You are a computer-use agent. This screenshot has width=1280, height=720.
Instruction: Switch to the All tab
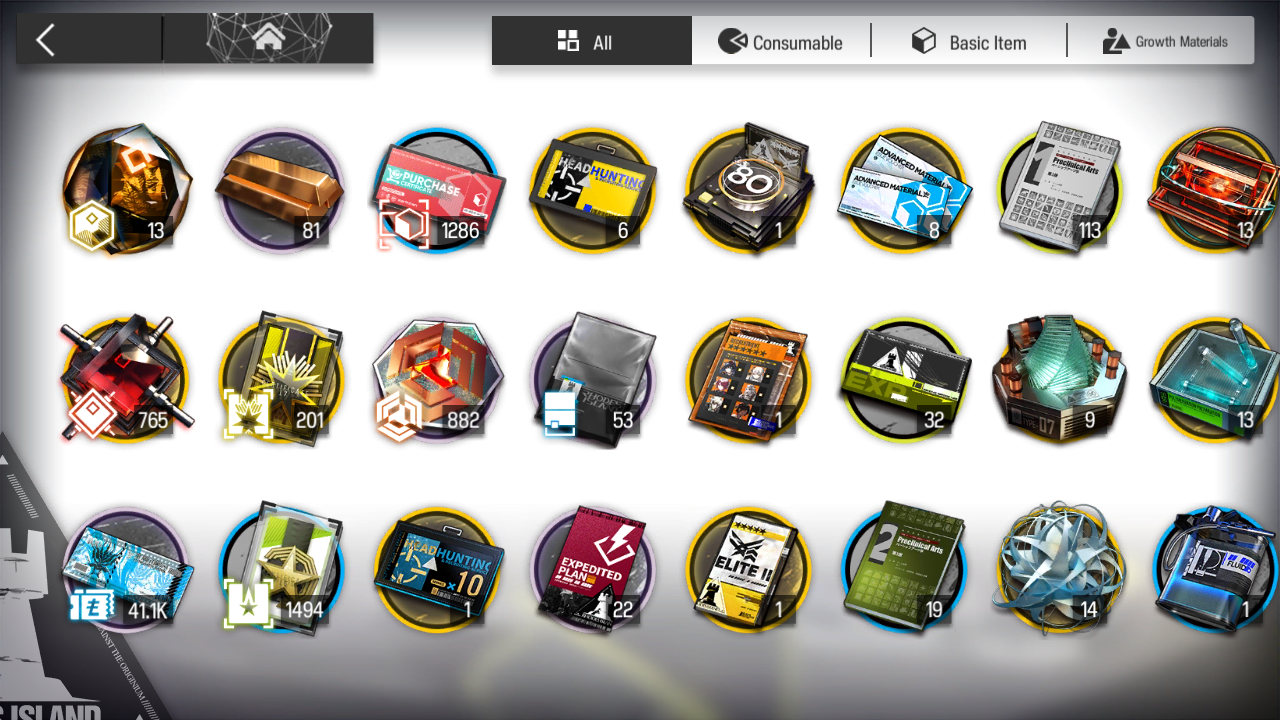point(591,41)
